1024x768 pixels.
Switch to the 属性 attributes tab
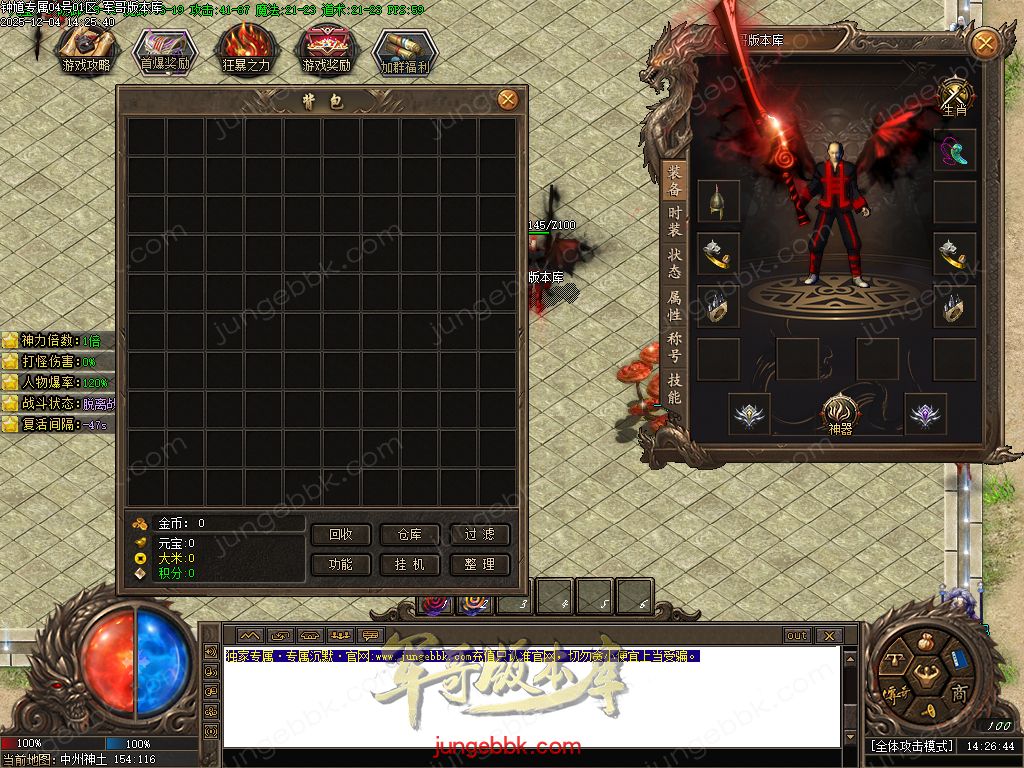[x=675, y=306]
